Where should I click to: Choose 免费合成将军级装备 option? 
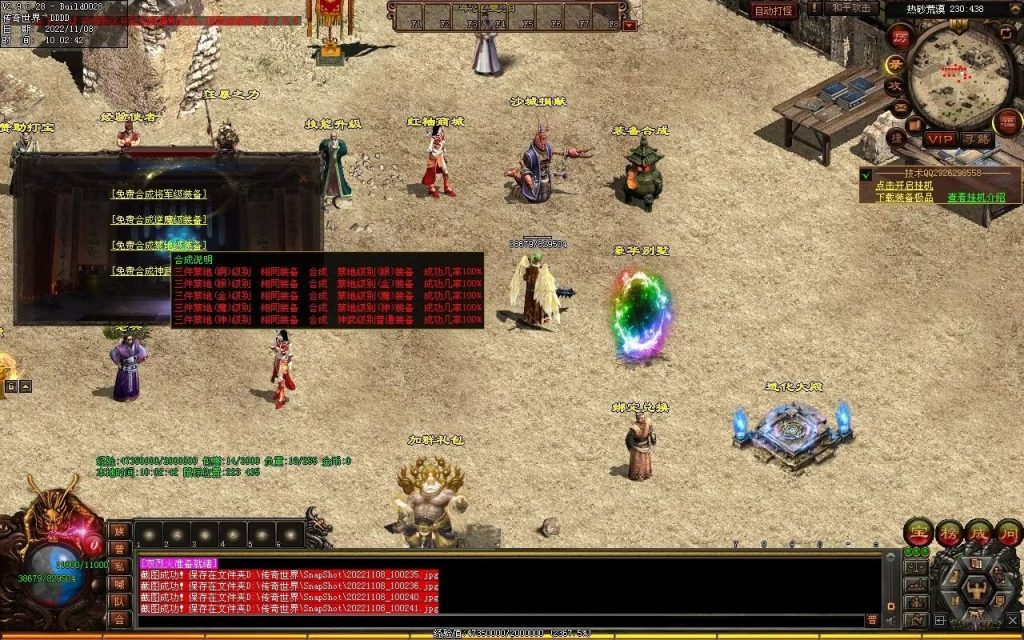pos(160,195)
